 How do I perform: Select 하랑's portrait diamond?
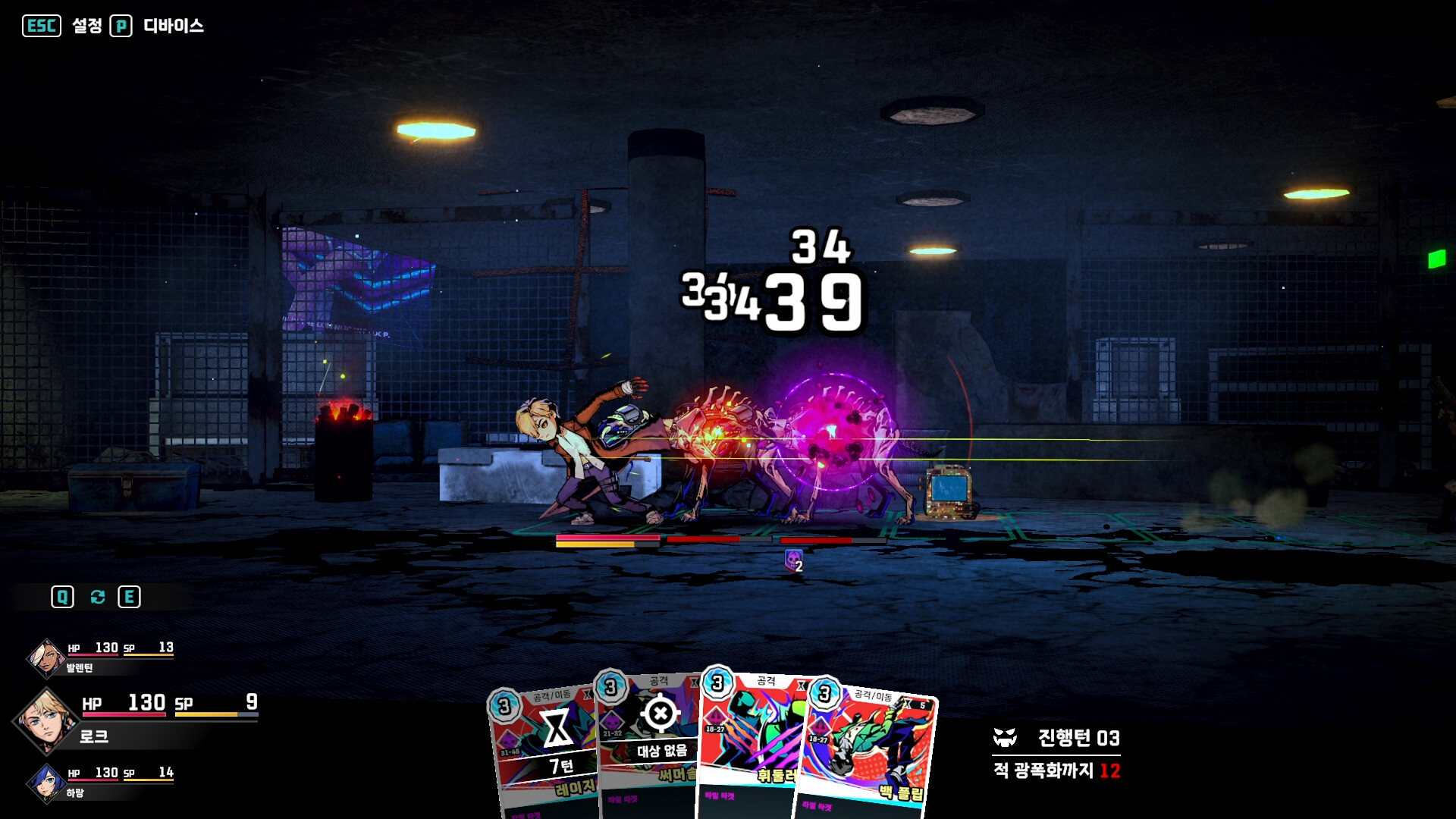click(45, 784)
